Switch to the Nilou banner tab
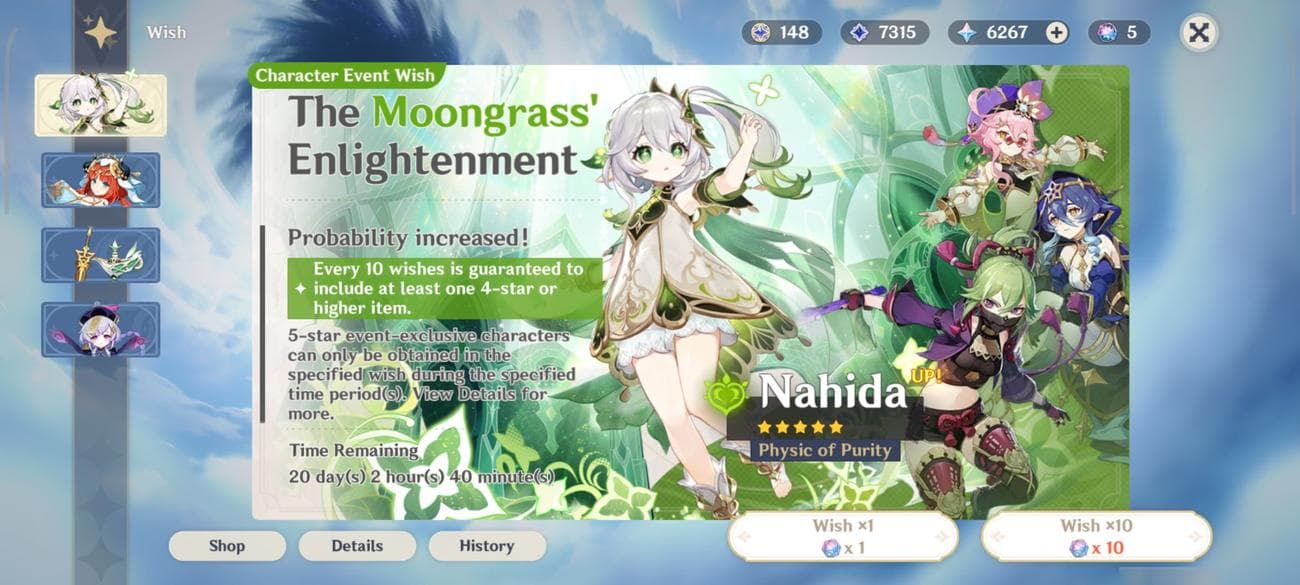This screenshot has height=585, width=1300. pyautogui.click(x=100, y=180)
